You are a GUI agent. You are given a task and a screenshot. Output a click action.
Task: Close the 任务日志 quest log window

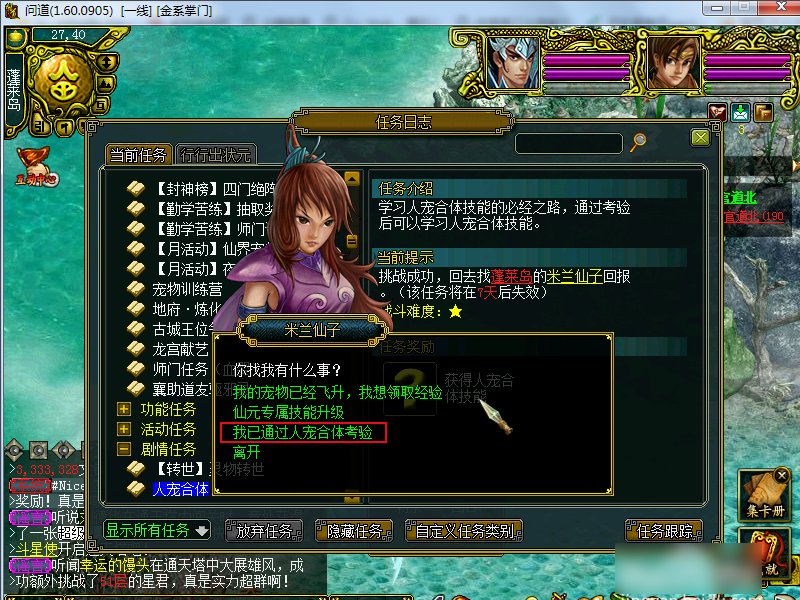700,138
